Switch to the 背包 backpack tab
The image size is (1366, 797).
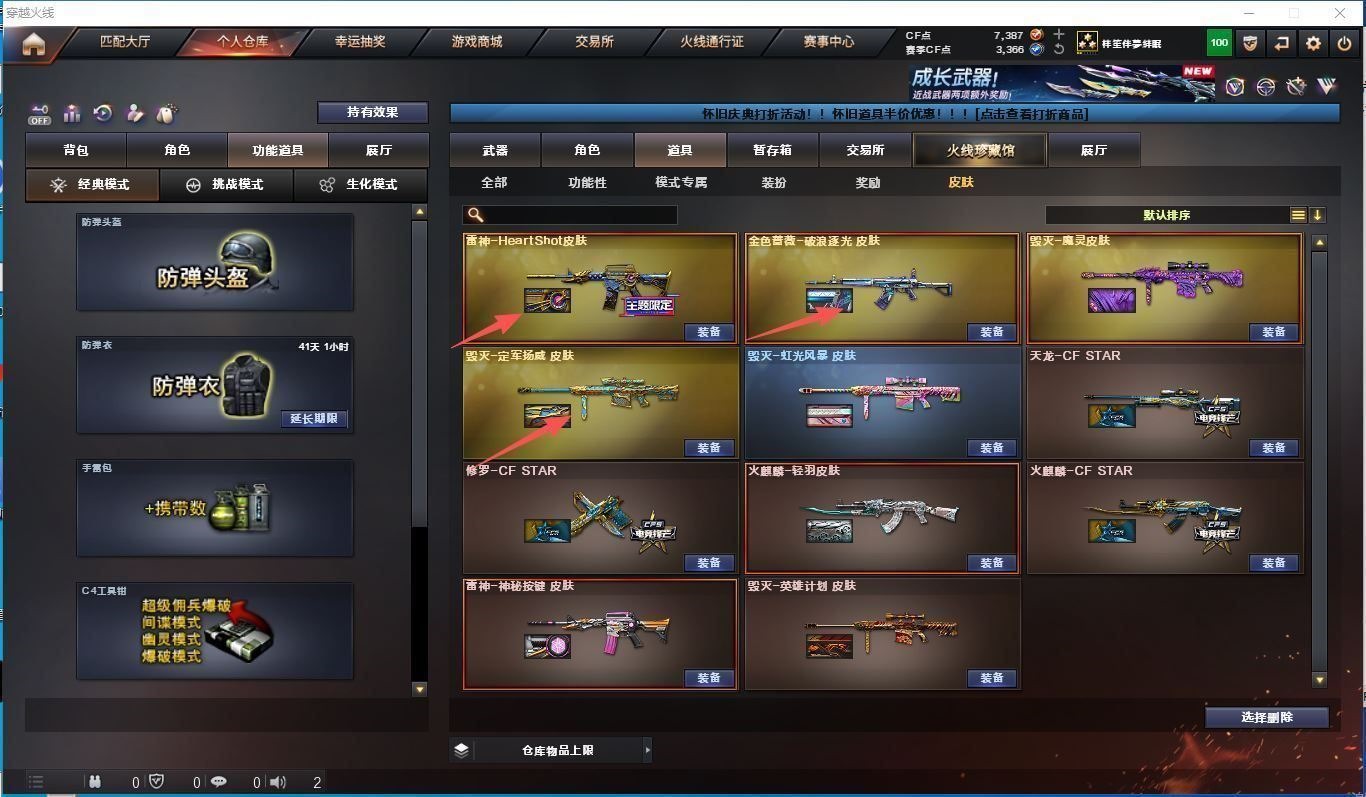pos(76,150)
